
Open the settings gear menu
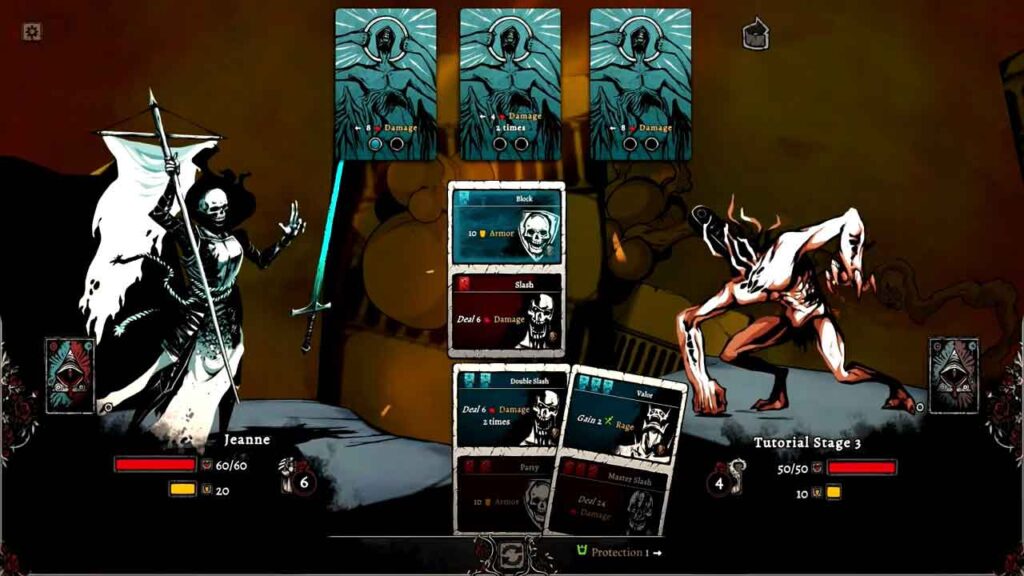coord(32,32)
